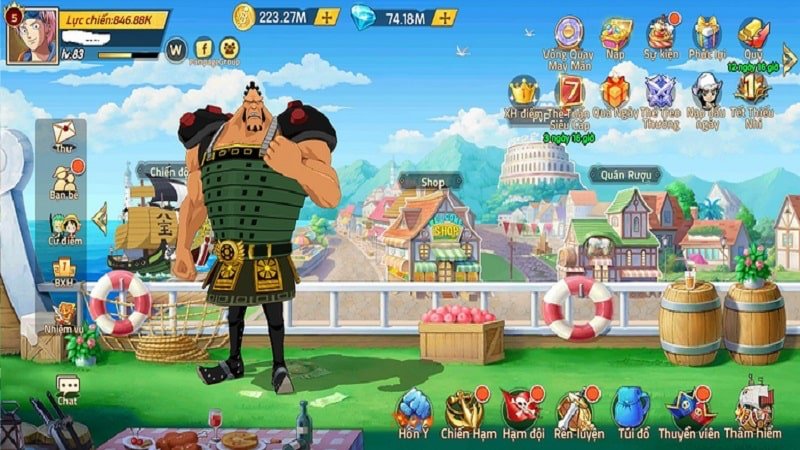Open the Bạn bè friends list

coord(65,182)
